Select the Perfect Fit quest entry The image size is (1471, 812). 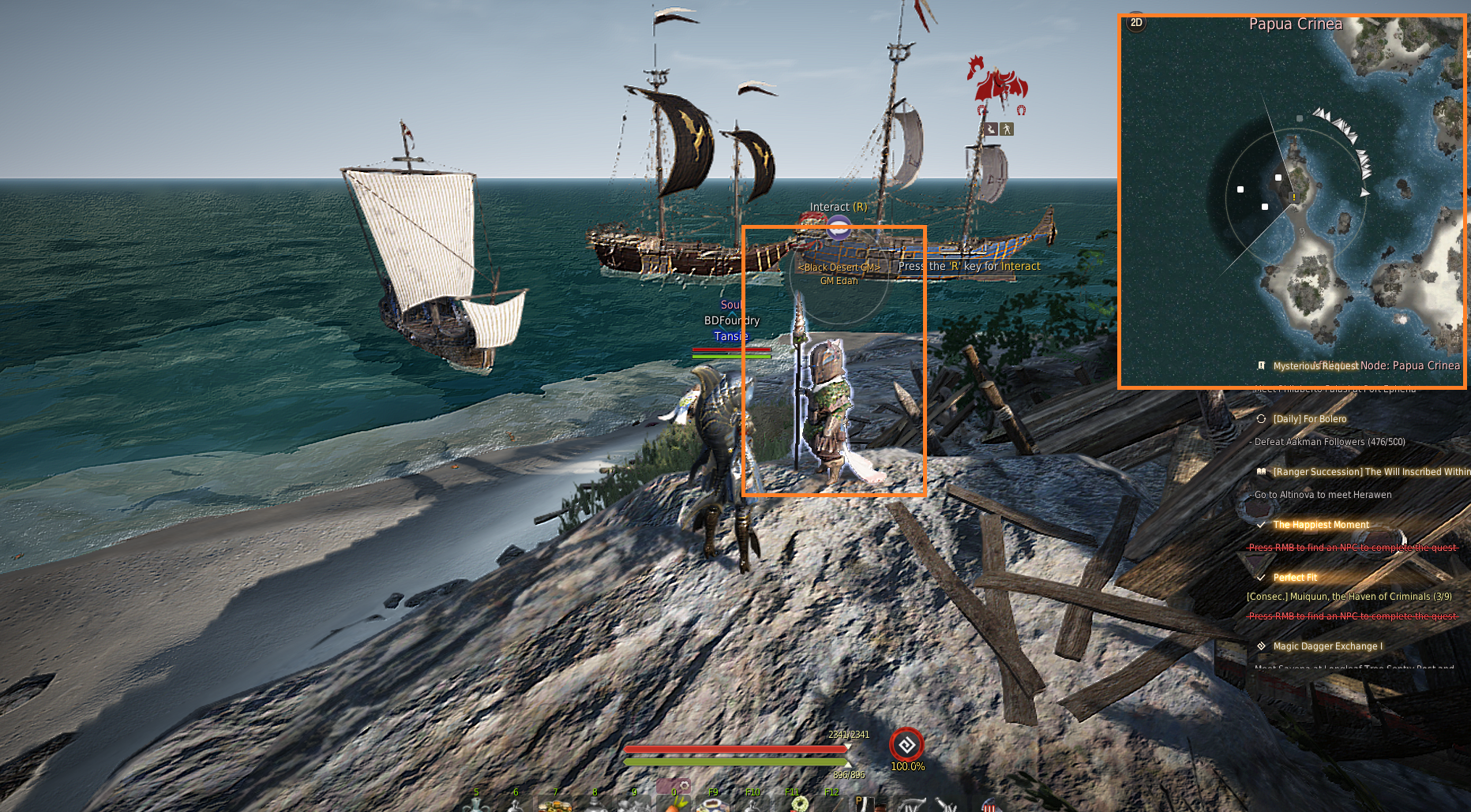pyautogui.click(x=1295, y=578)
